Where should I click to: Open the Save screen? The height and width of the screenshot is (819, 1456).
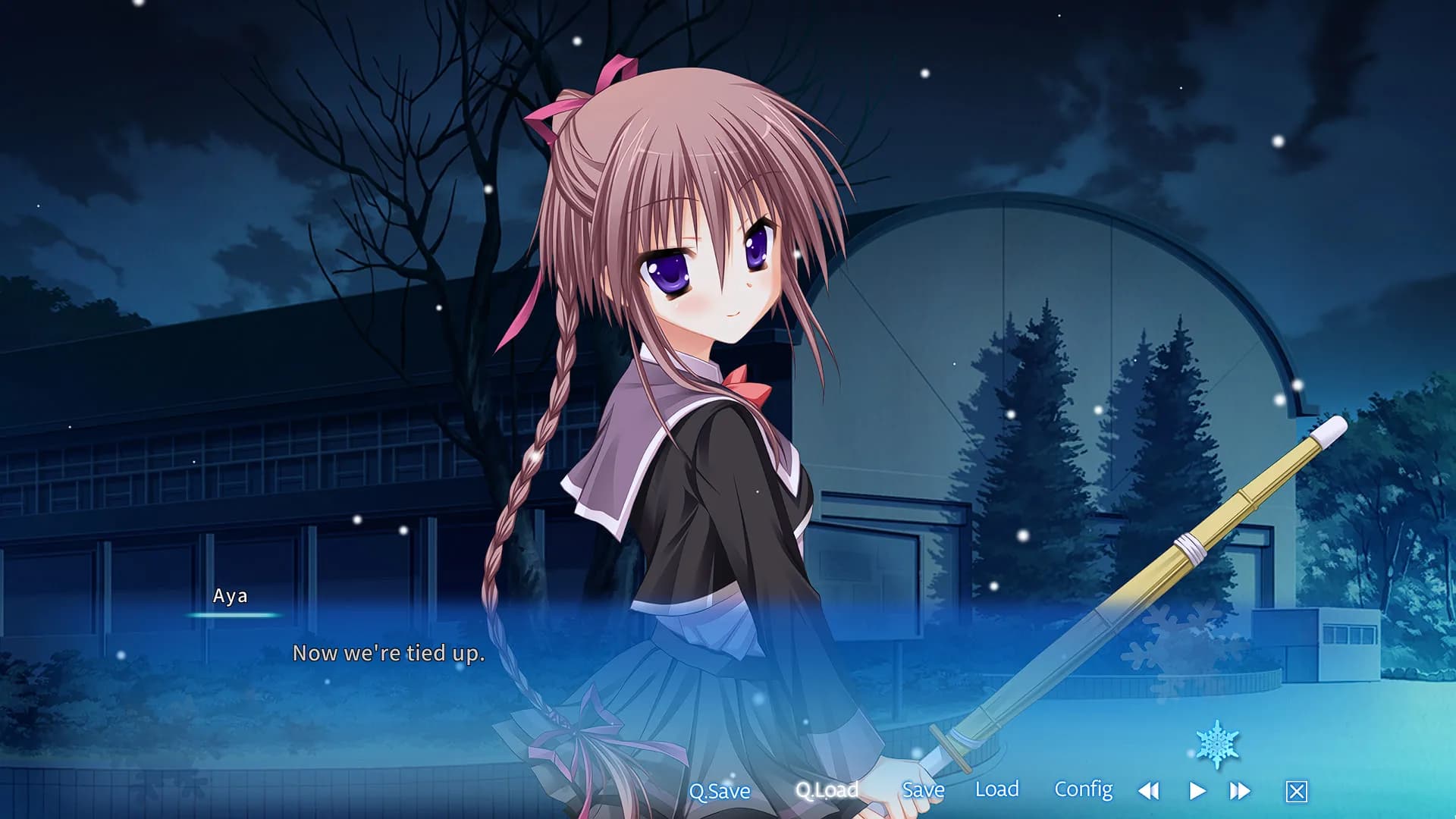923,790
